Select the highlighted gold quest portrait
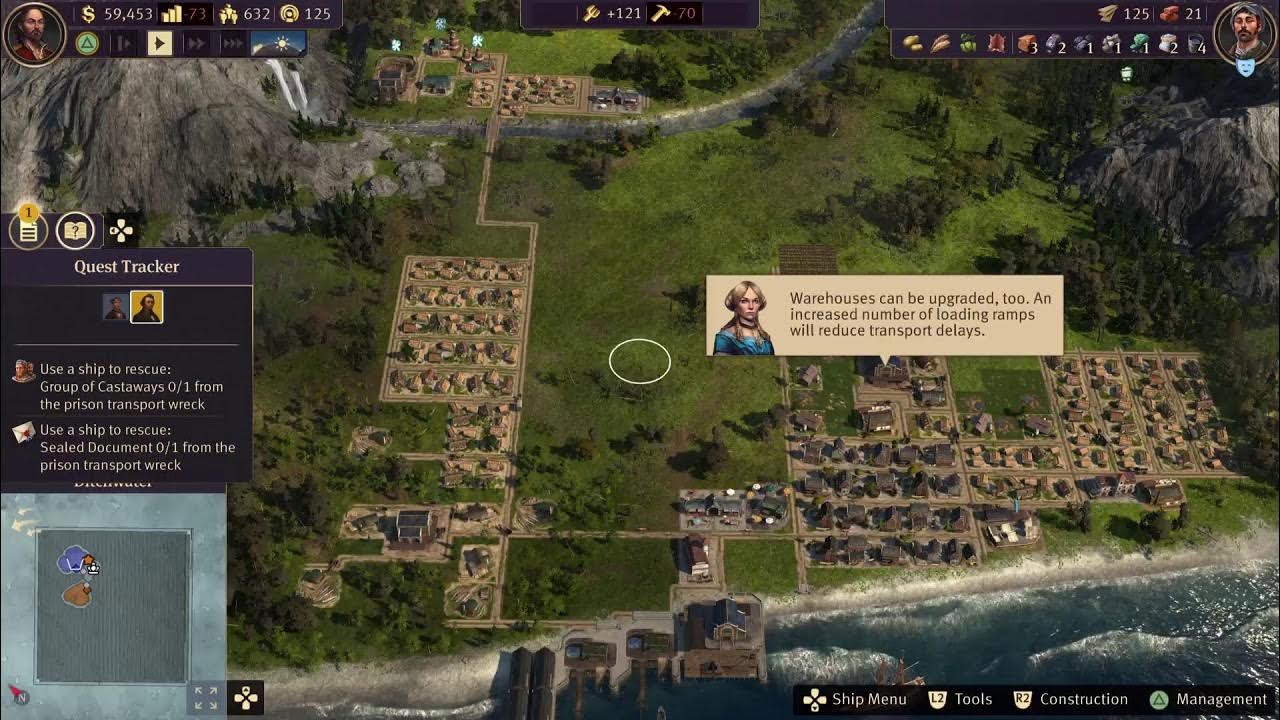The height and width of the screenshot is (720, 1280). (146, 307)
